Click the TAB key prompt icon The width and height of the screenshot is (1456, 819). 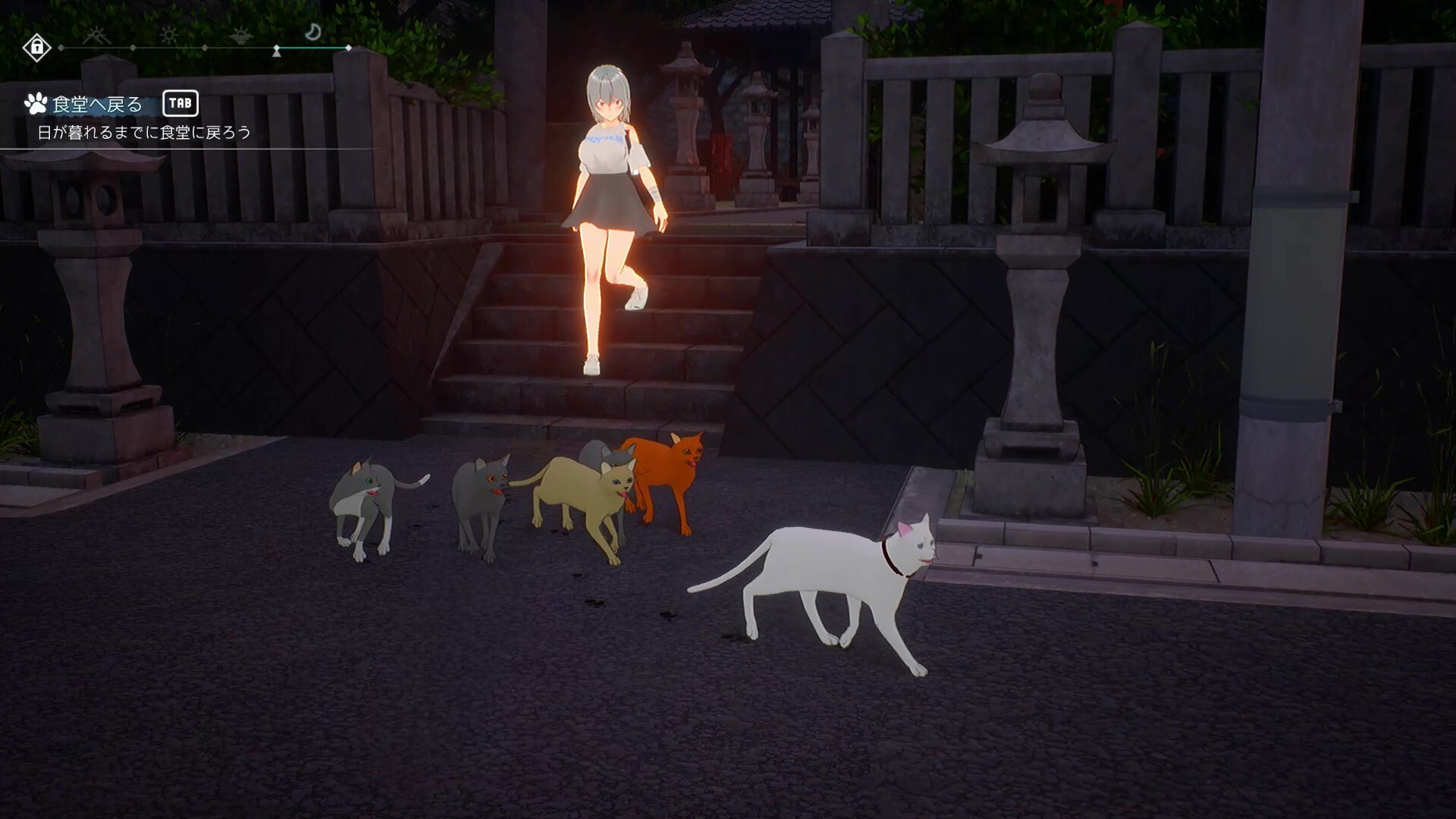click(182, 105)
